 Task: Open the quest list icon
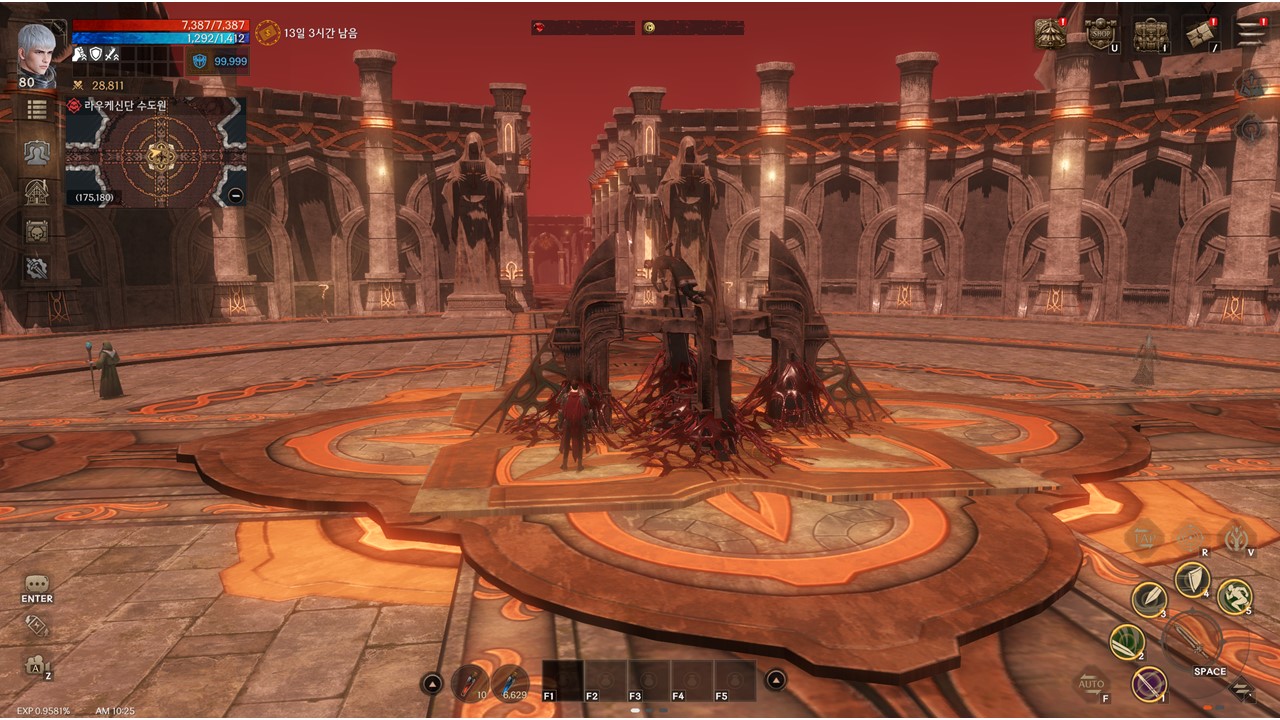point(37,109)
